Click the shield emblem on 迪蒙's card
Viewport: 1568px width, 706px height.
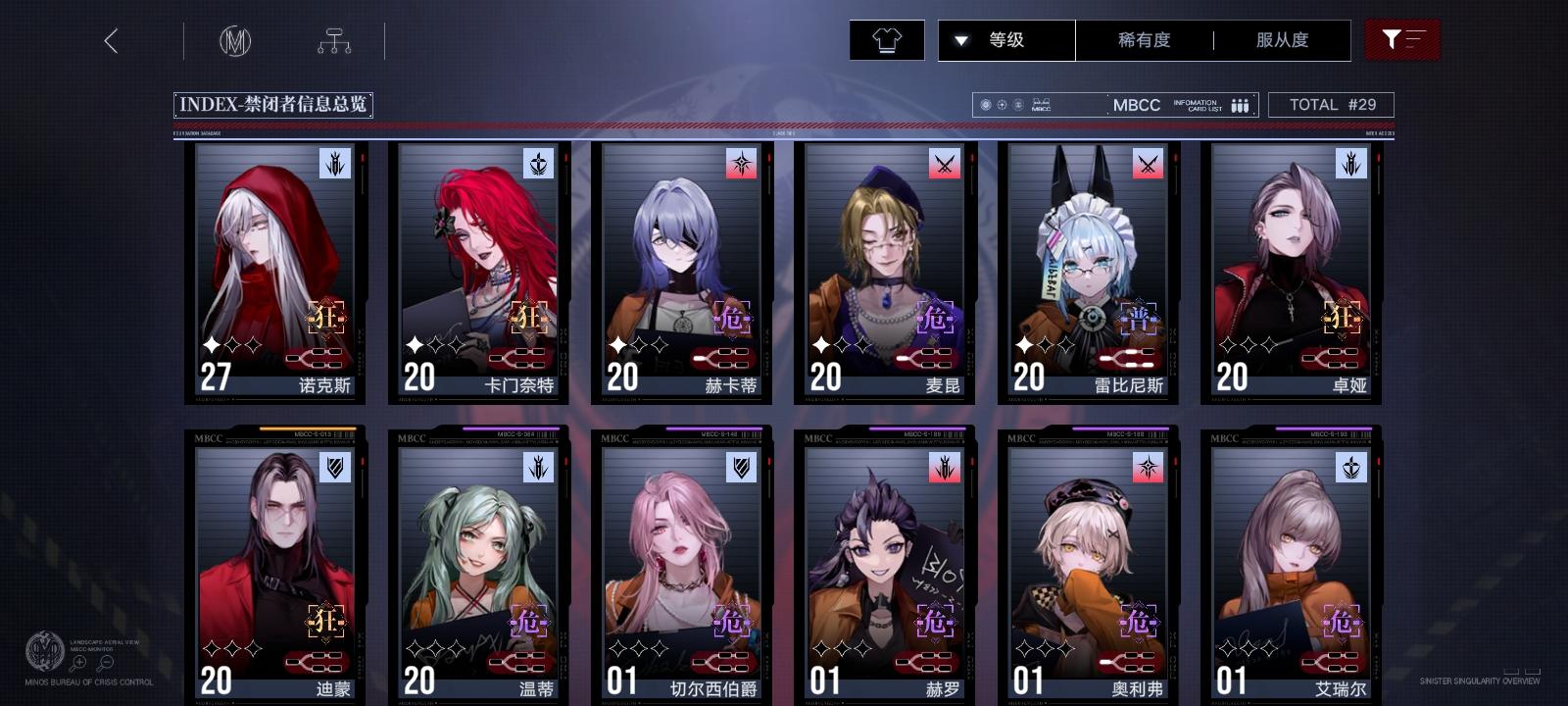point(333,469)
